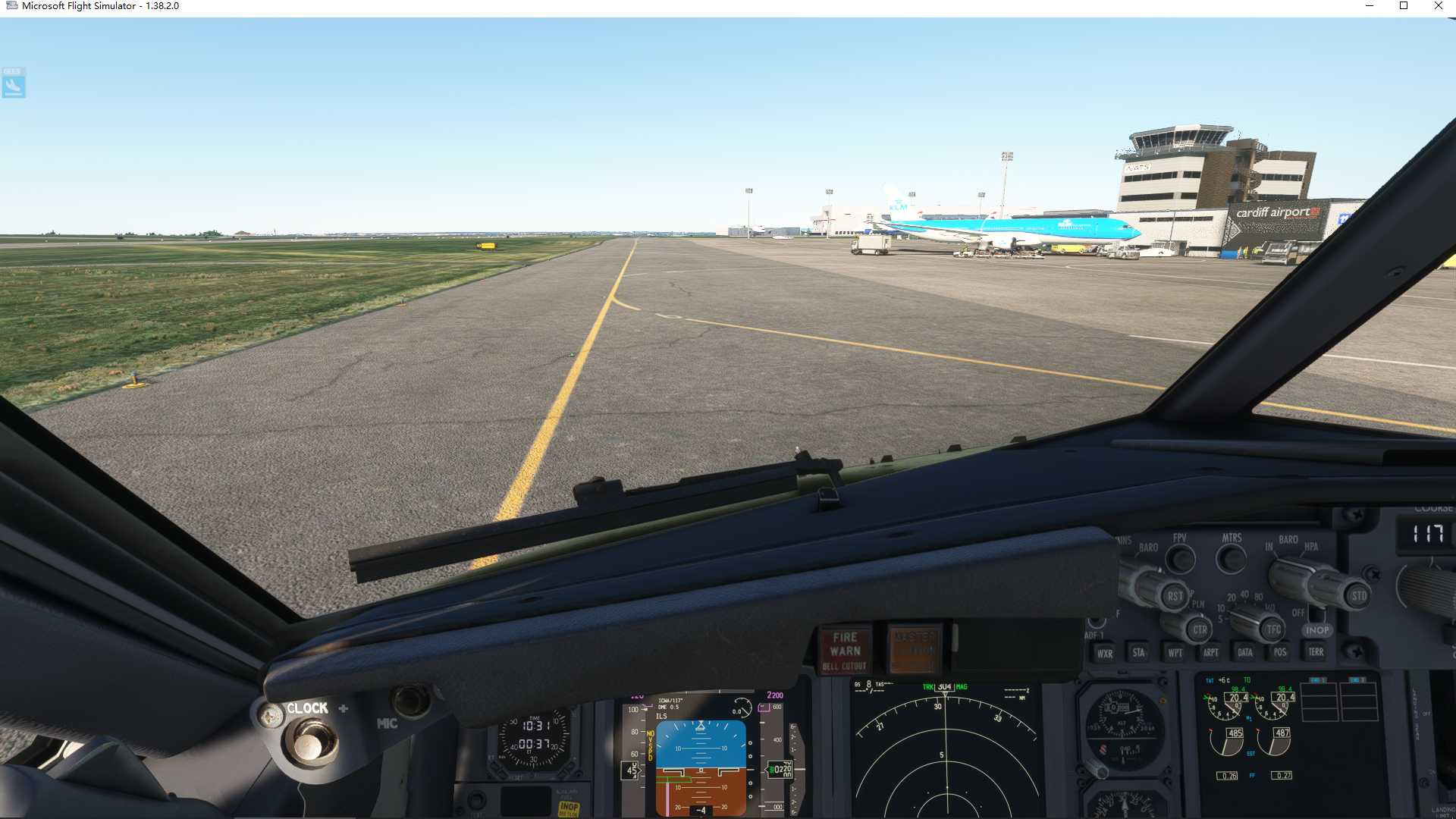
Task: Click the chronometer showing elapsed time 00:37
Action: tap(535, 744)
